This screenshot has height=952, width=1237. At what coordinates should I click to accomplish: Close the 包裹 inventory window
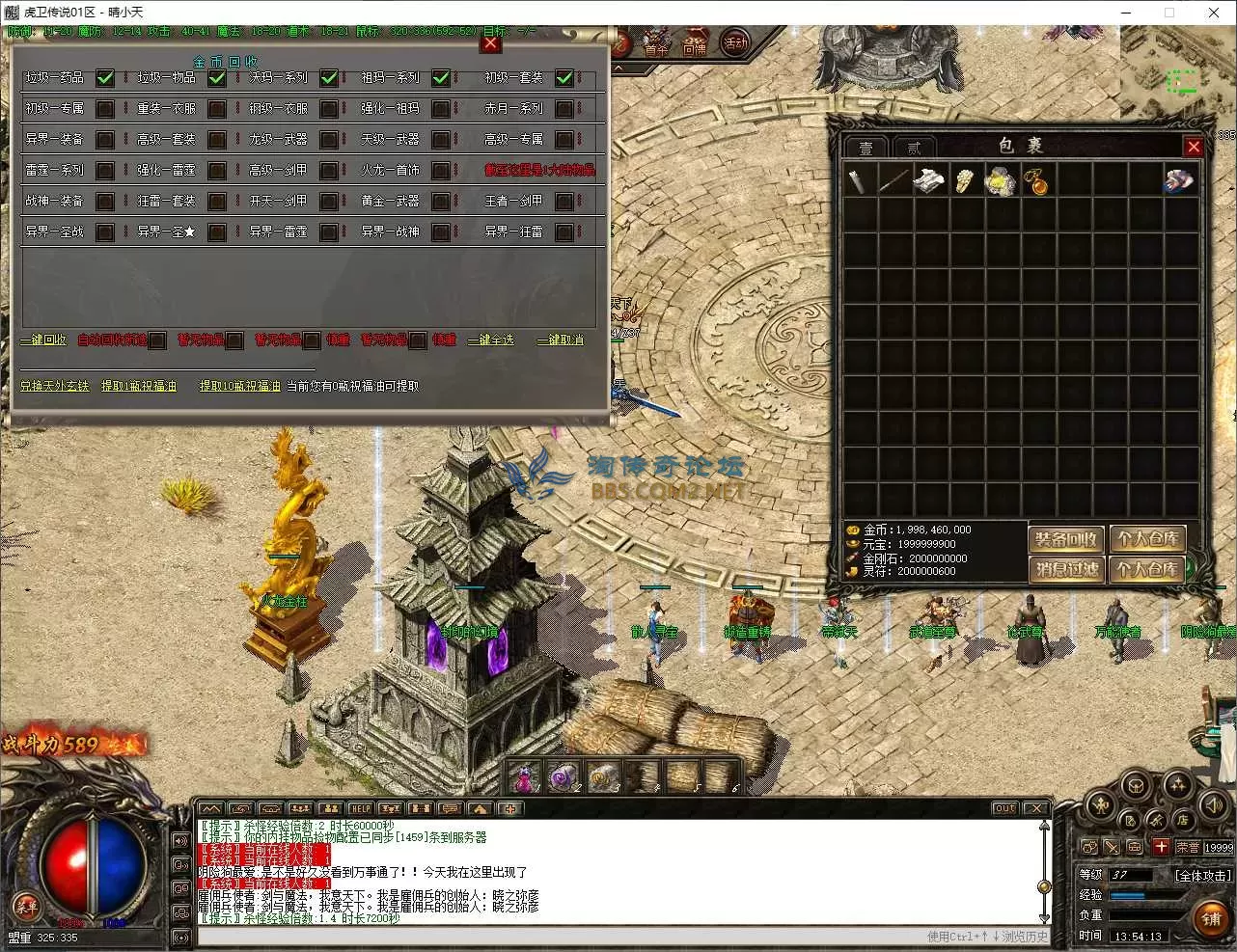point(1194,147)
